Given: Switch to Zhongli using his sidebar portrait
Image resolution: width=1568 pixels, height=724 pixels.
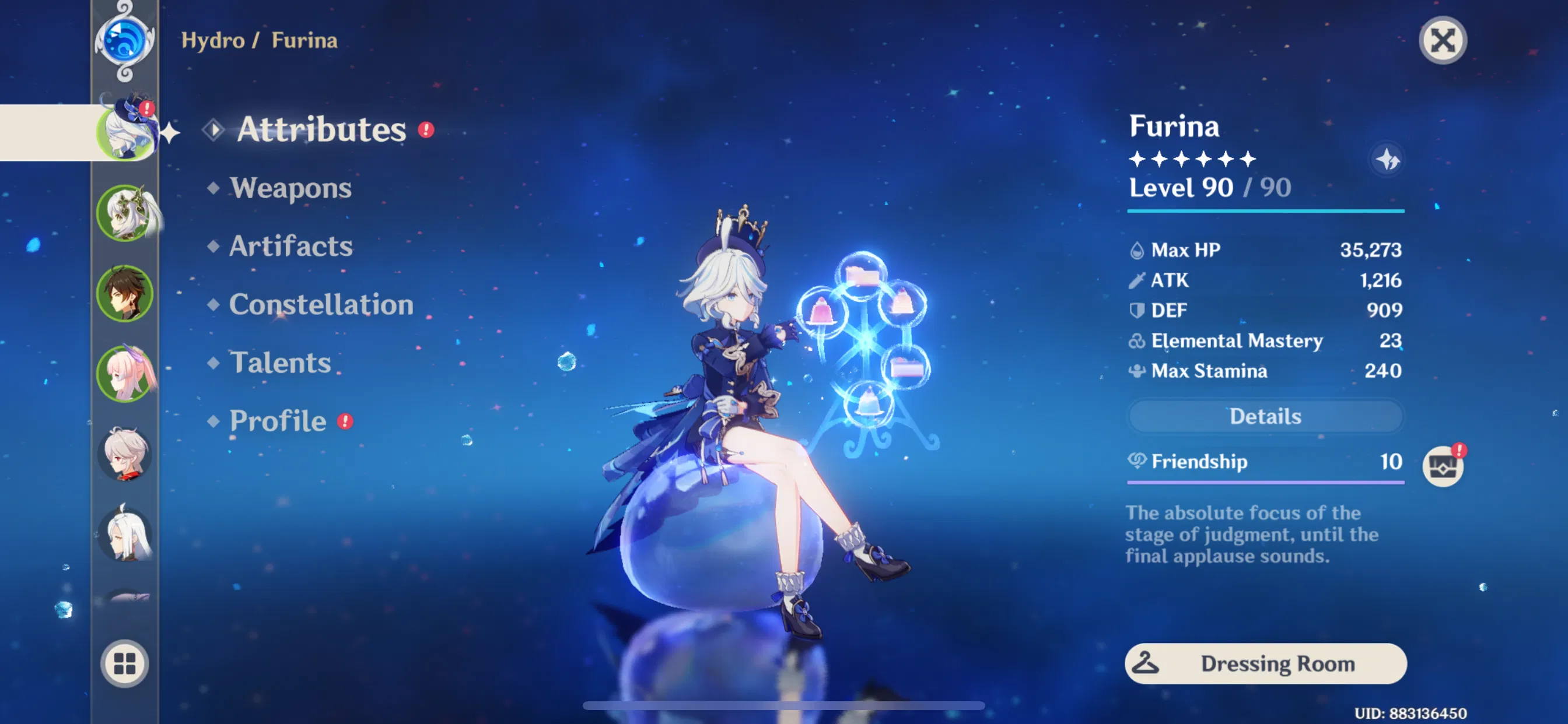Looking at the screenshot, I should 126,294.
